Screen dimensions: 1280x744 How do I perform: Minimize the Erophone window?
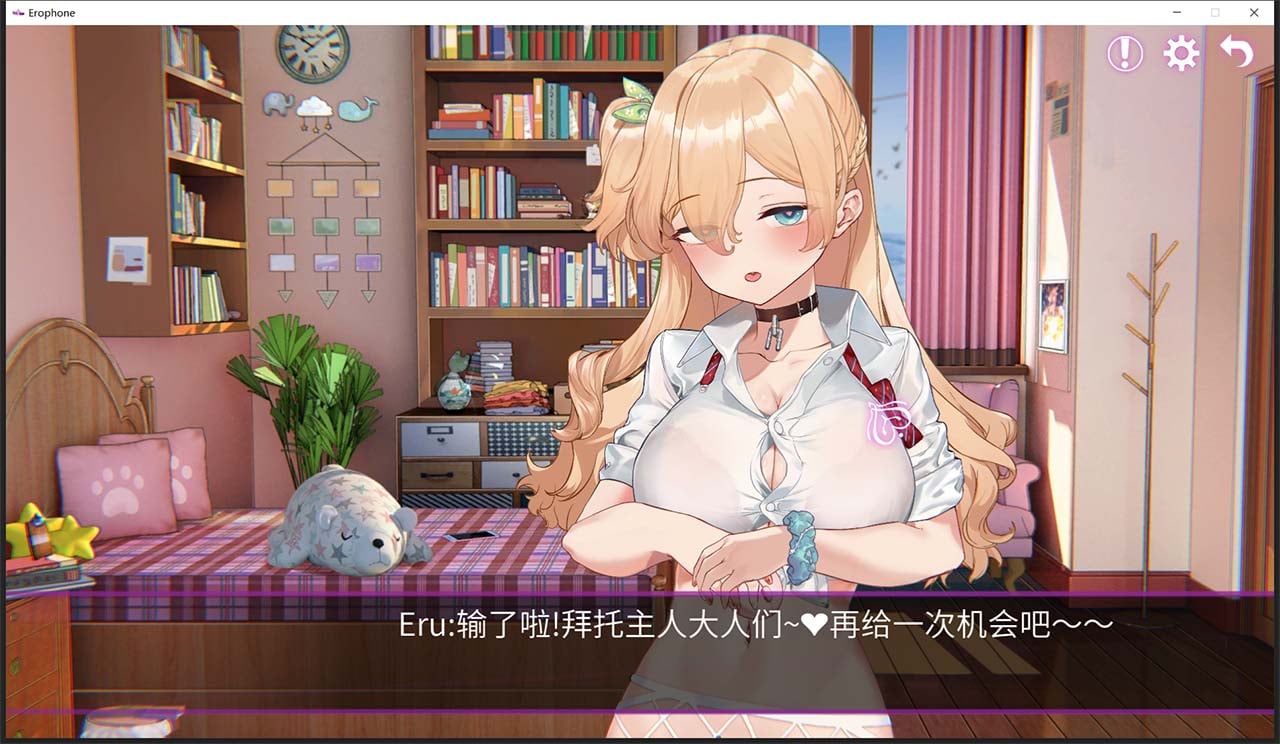[x=1175, y=13]
